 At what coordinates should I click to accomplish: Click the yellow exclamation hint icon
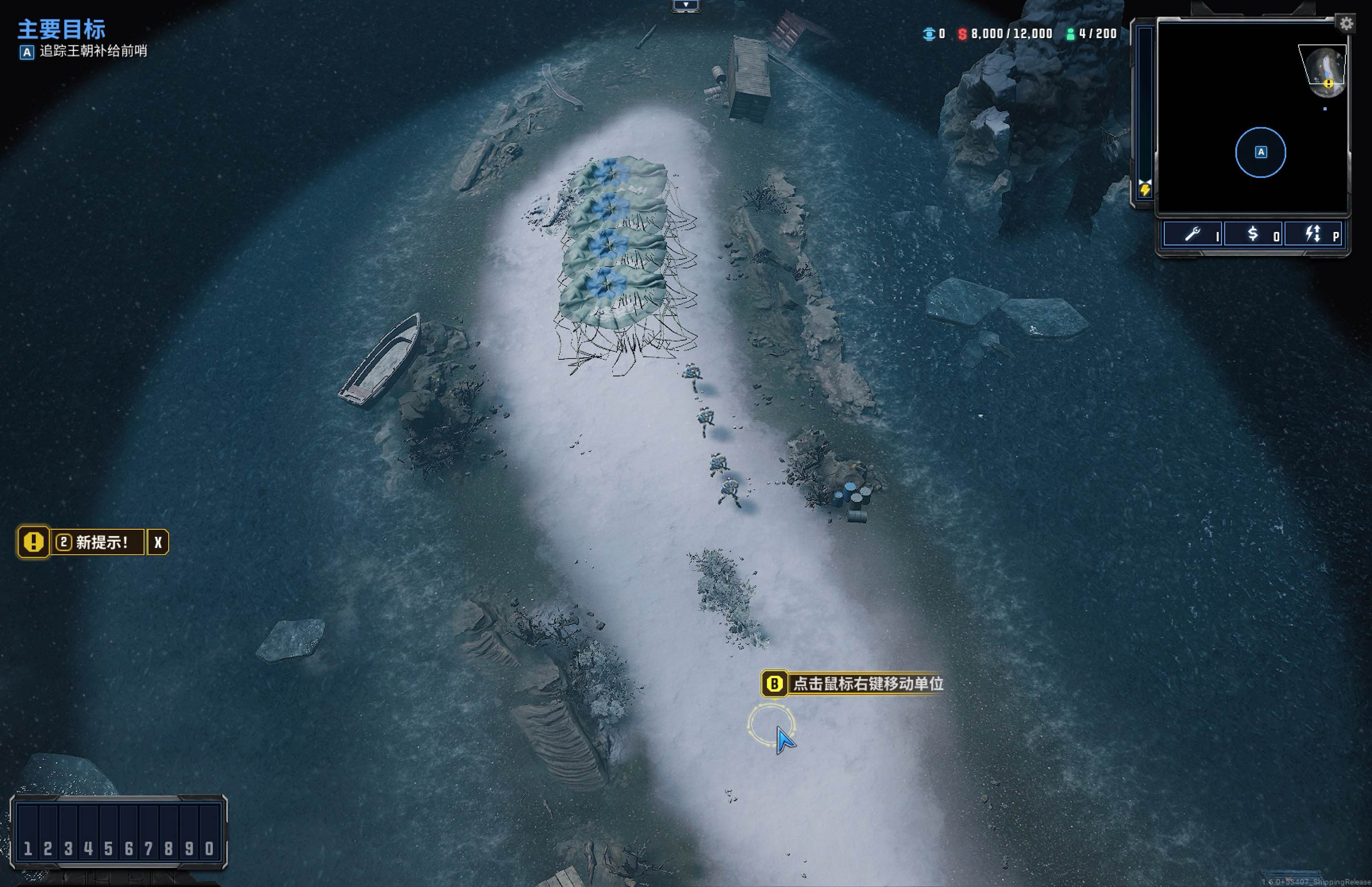point(33,542)
